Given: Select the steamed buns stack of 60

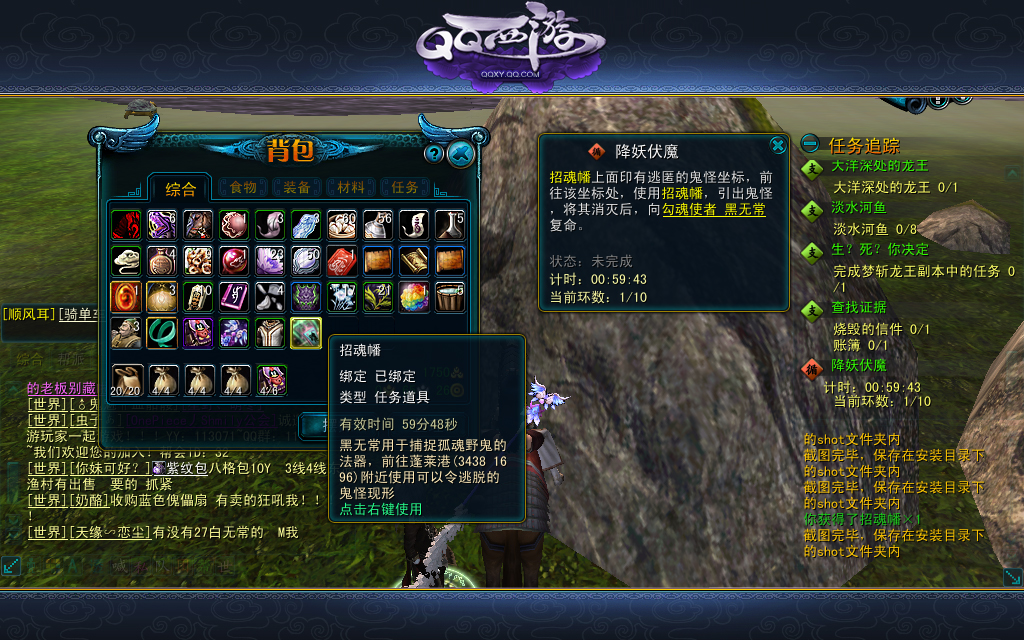Looking at the screenshot, I should click(x=342, y=225).
